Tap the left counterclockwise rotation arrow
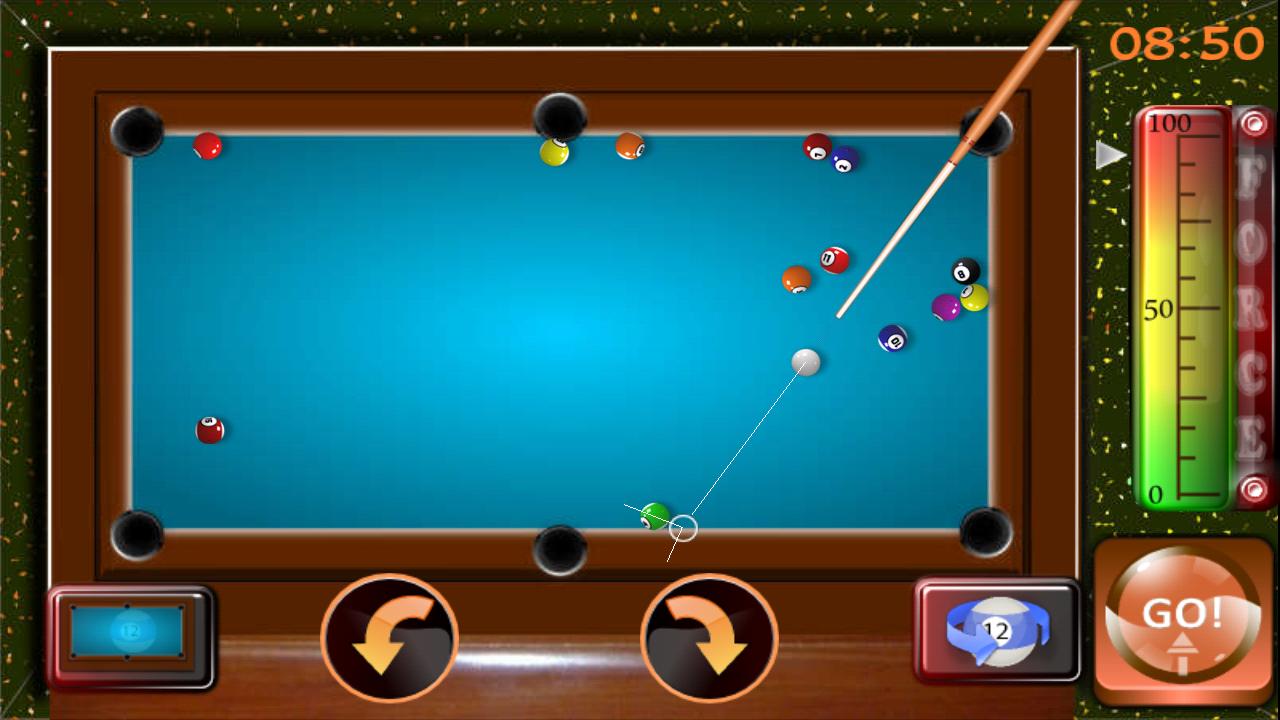 tap(390, 640)
